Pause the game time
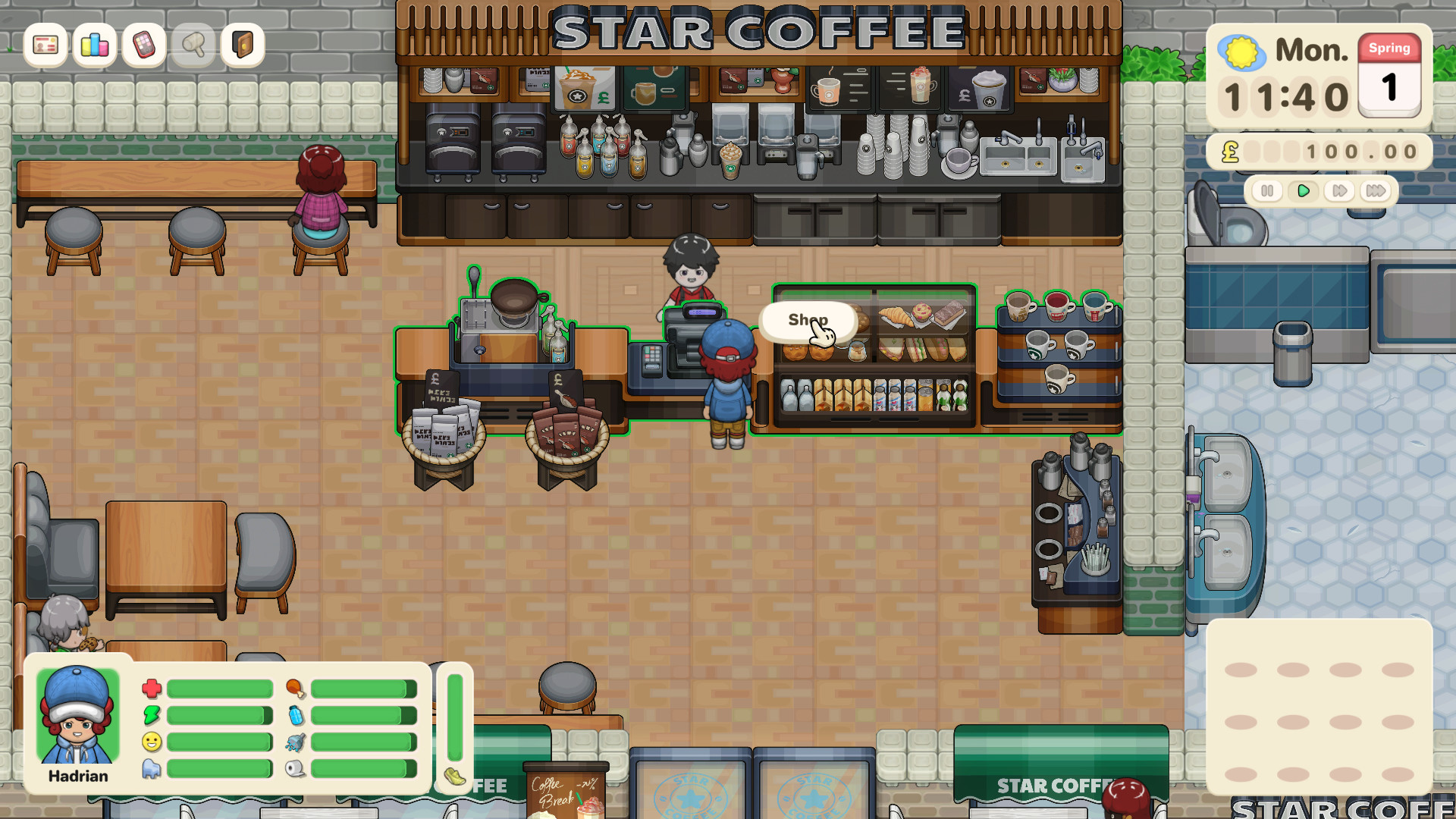 [1269, 191]
